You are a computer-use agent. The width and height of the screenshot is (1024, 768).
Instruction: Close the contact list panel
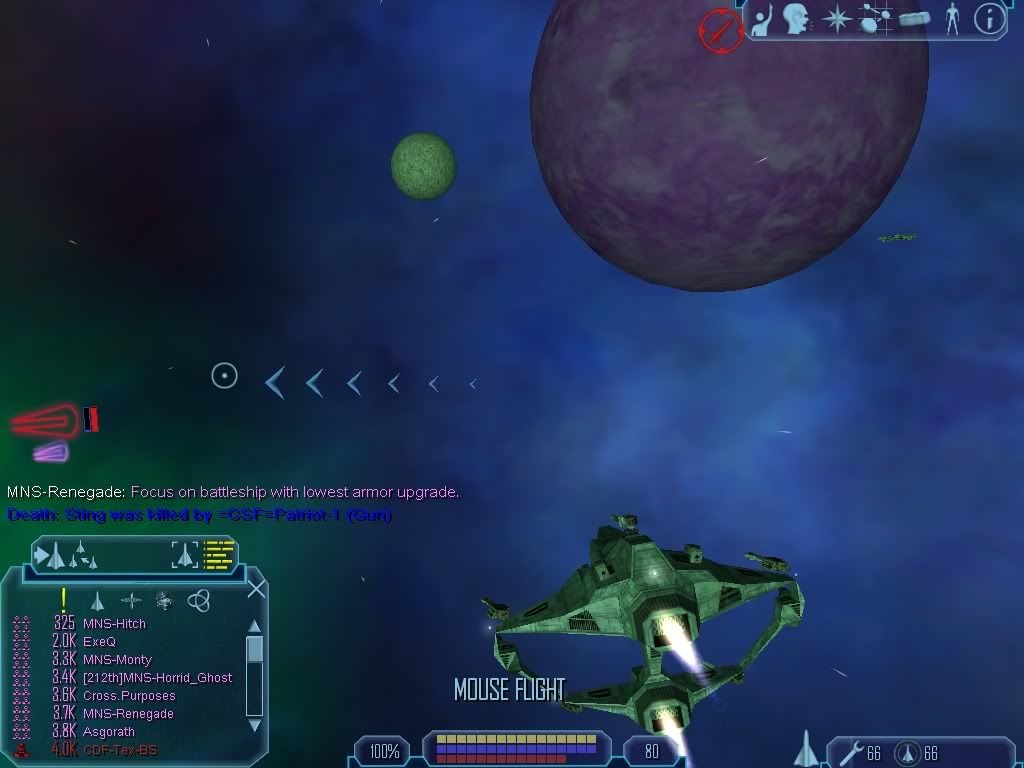256,588
